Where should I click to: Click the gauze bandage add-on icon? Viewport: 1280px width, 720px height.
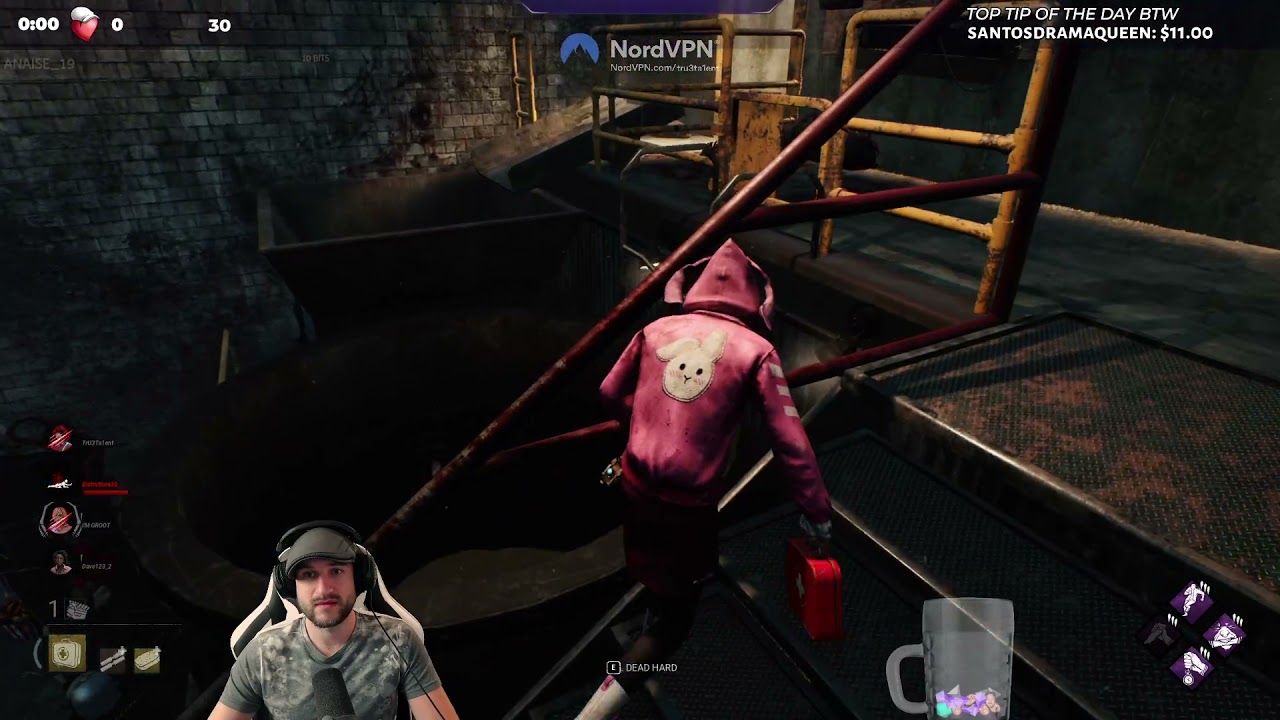pyautogui.click(x=147, y=658)
